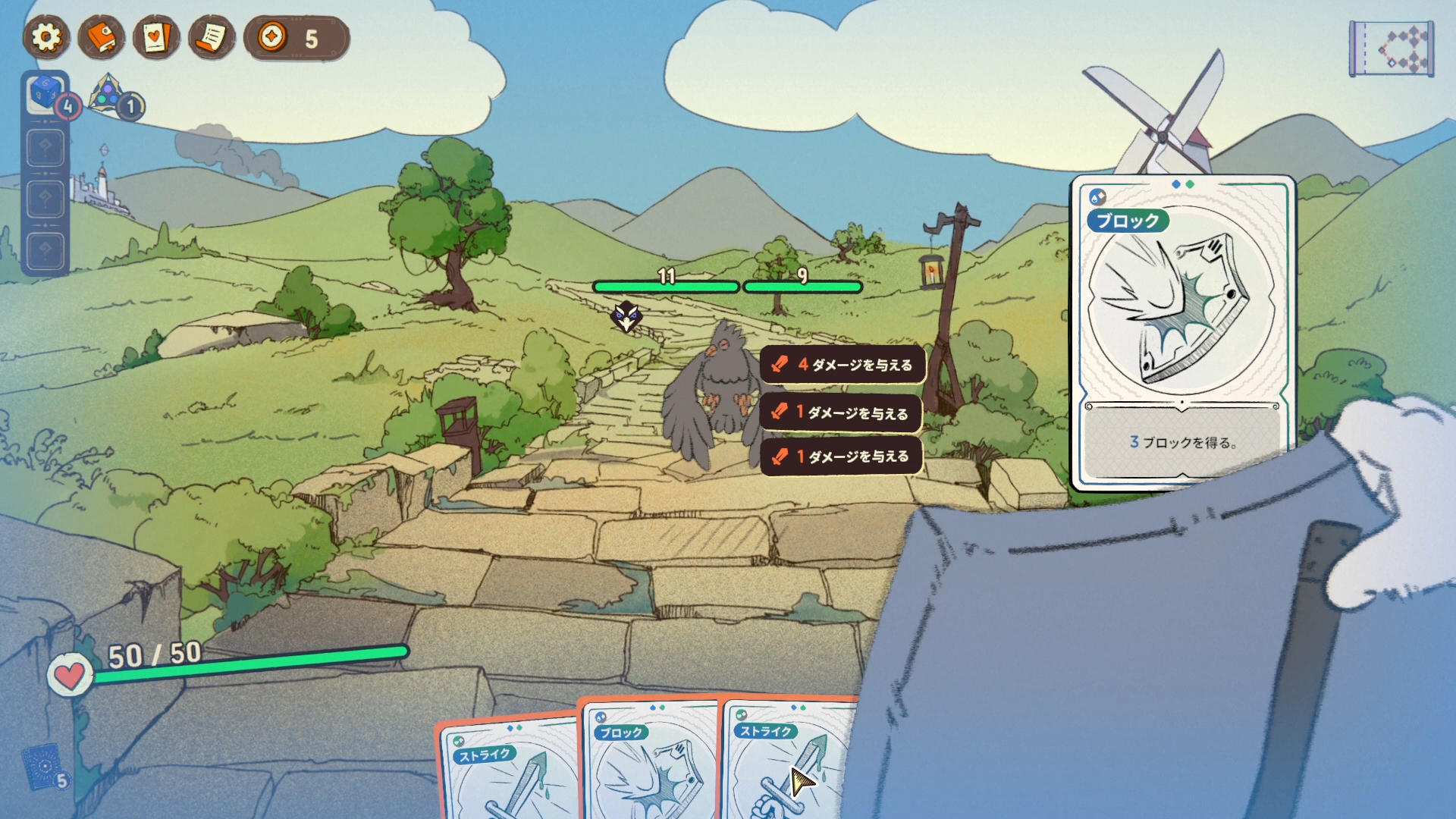Select the ブロック card in the hand
Screen dimensions: 1456x819
pos(648,762)
